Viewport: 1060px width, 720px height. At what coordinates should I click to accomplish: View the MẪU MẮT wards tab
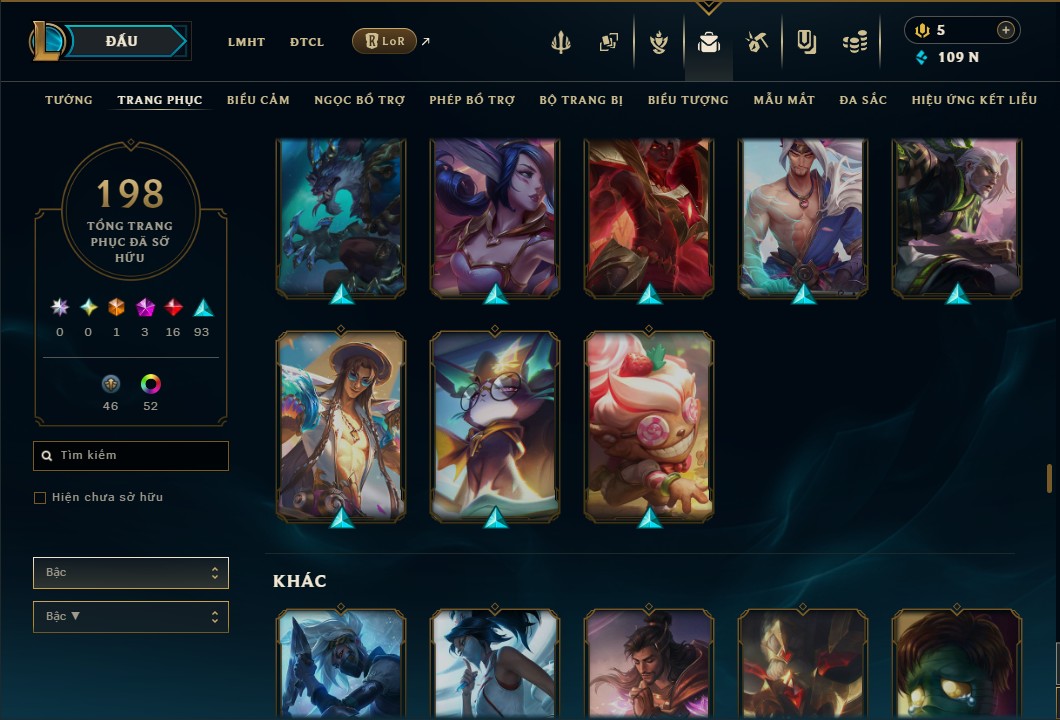pyautogui.click(x=784, y=100)
